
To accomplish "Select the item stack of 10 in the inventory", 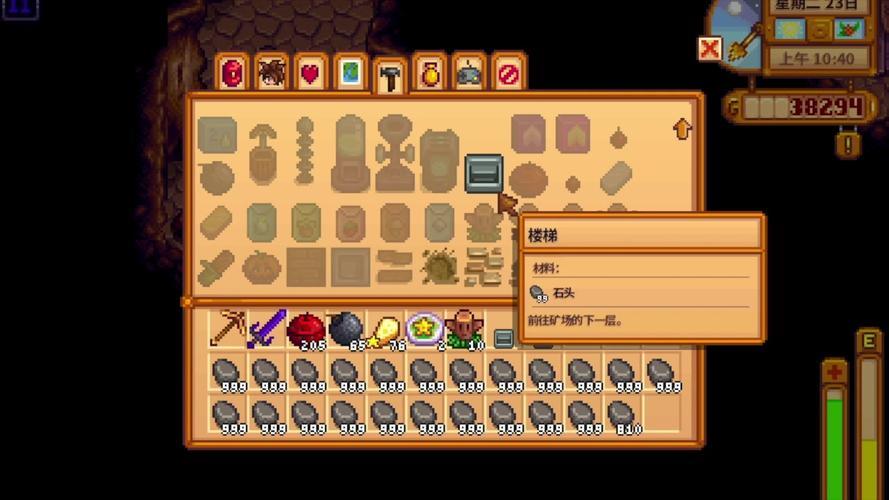I will (x=464, y=328).
